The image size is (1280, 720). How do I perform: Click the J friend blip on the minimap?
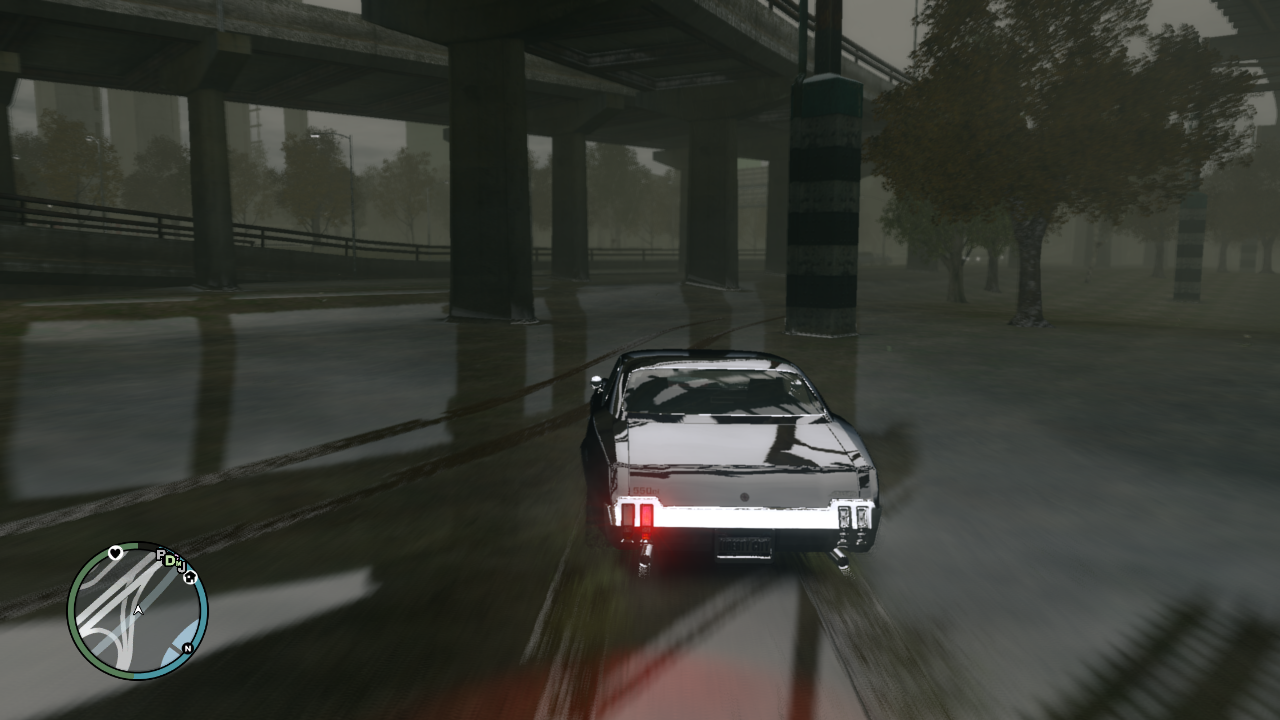pyautogui.click(x=183, y=568)
